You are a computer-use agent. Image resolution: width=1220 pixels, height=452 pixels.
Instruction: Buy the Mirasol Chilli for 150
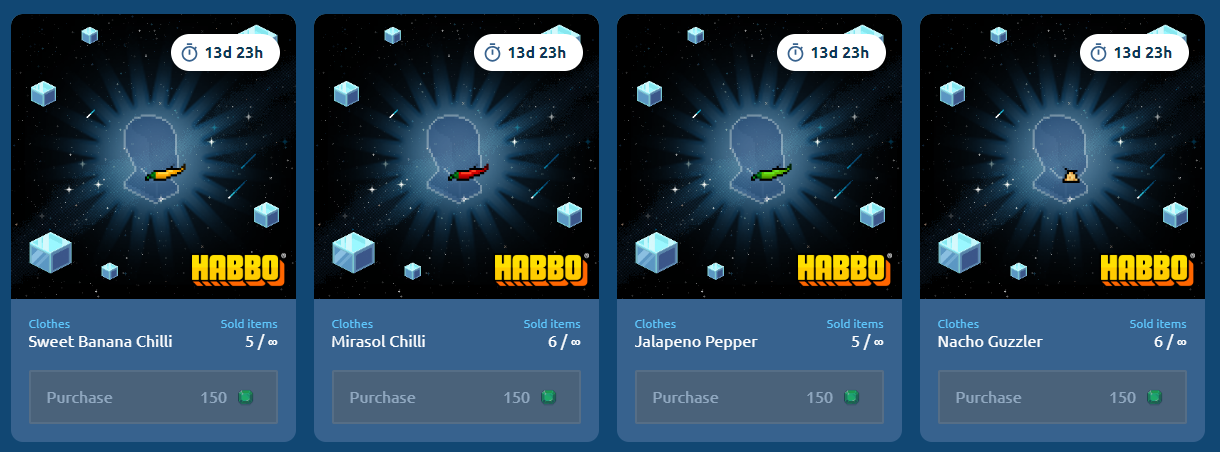click(x=456, y=397)
